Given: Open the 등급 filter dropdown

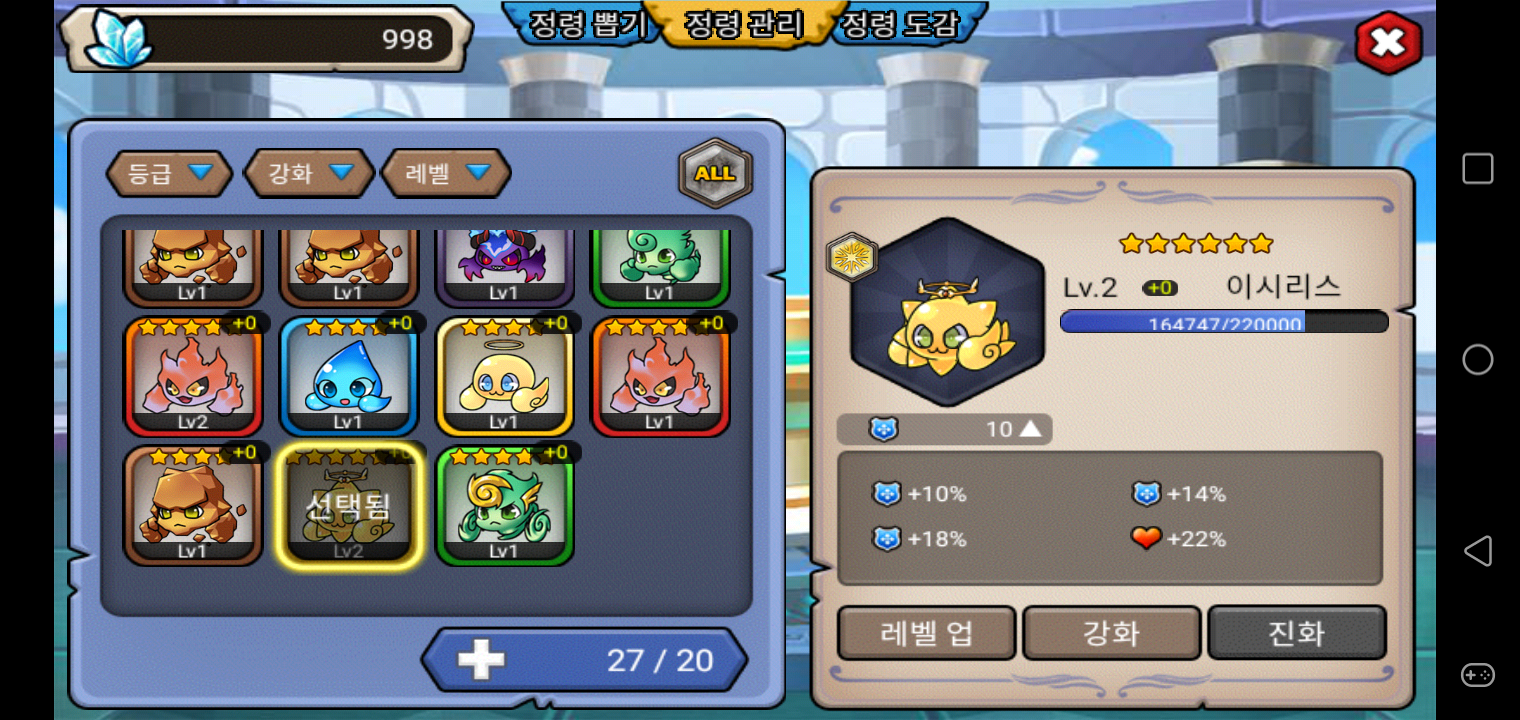Looking at the screenshot, I should (x=169, y=173).
